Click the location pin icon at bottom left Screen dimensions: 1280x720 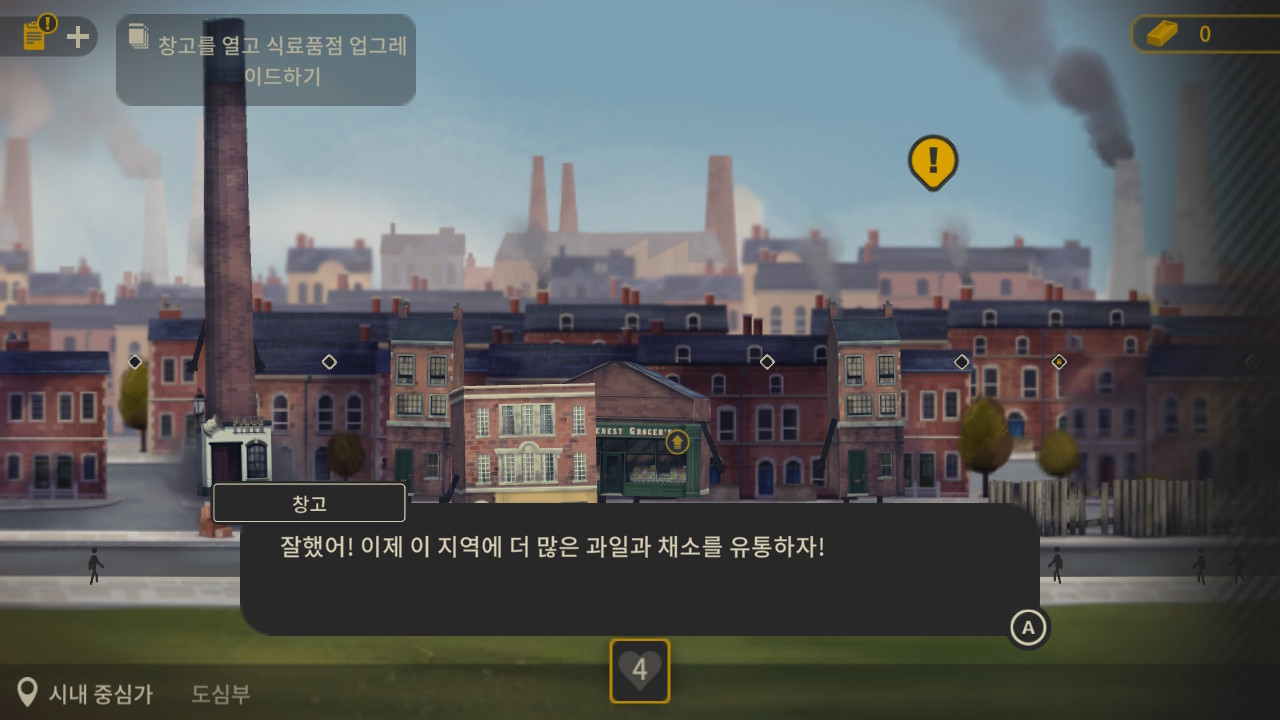(29, 690)
